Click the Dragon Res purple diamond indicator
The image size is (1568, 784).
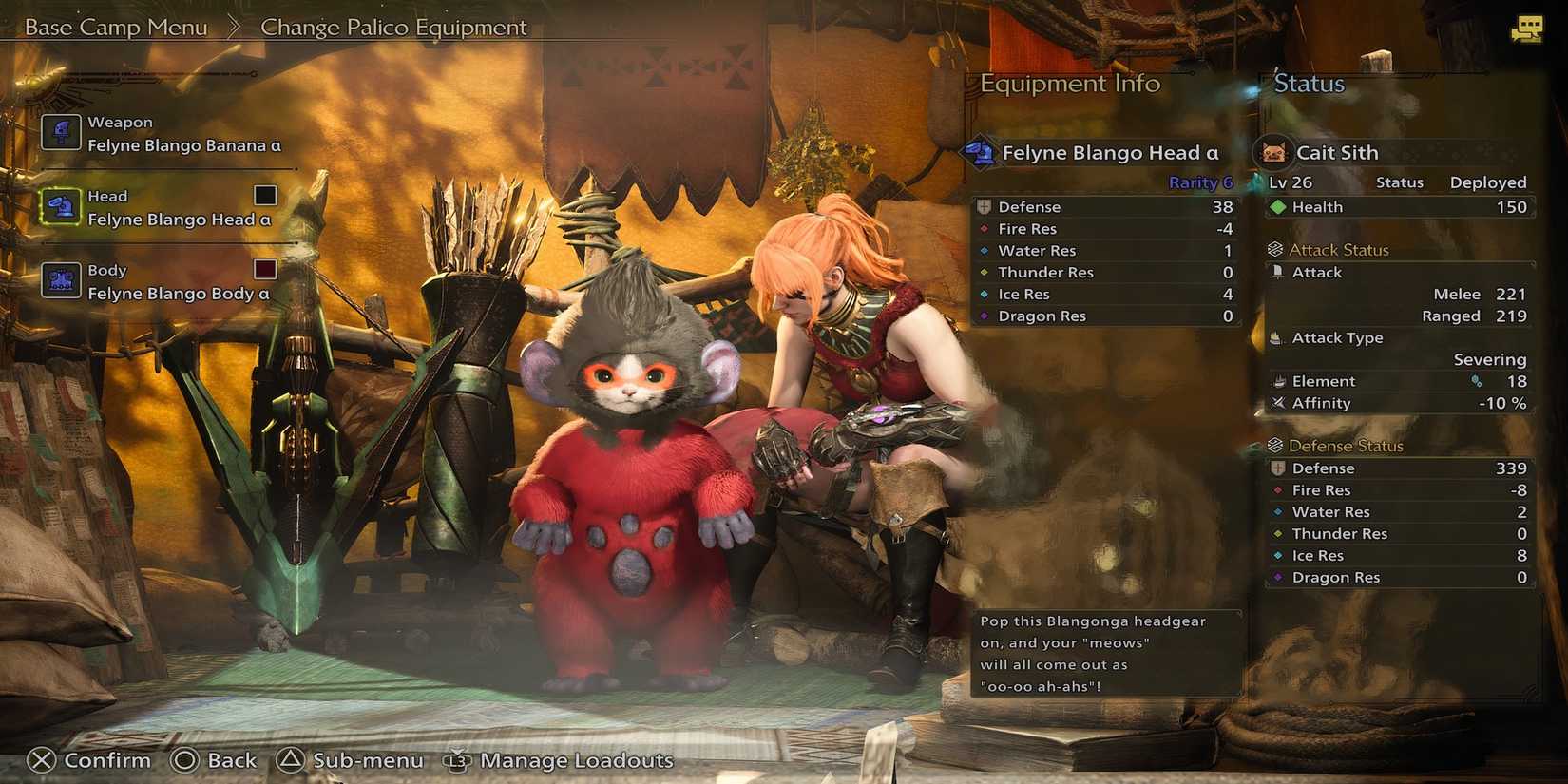point(984,316)
